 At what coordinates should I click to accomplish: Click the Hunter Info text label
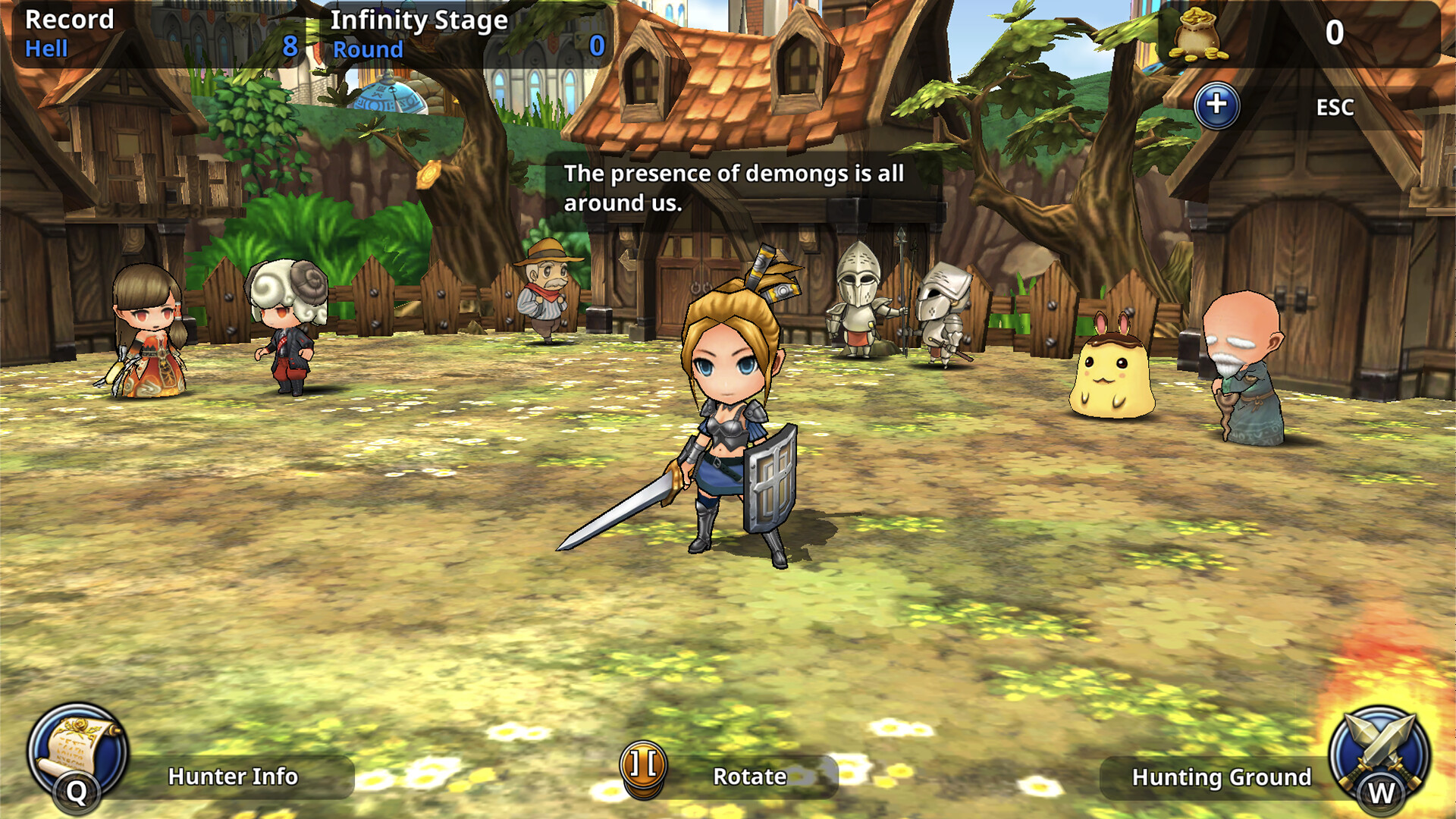pyautogui.click(x=231, y=777)
